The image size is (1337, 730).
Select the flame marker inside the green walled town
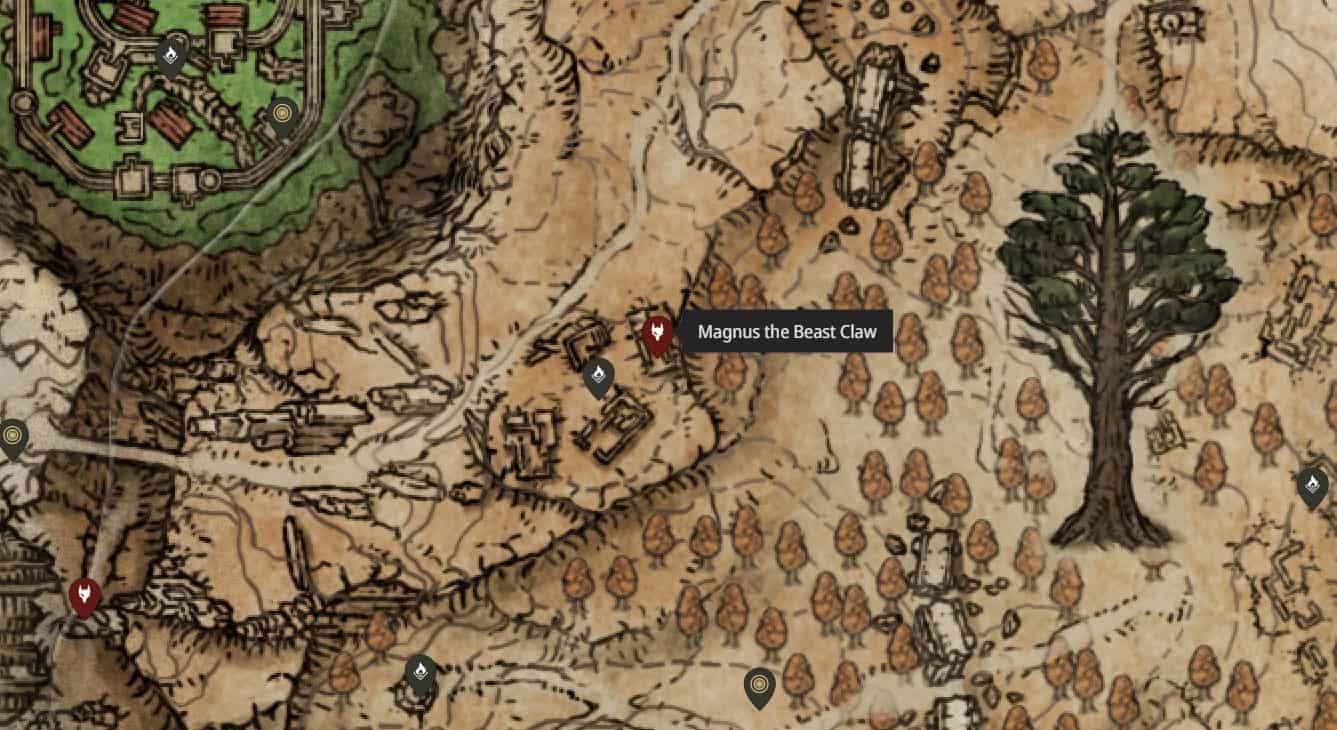pyautogui.click(x=172, y=55)
